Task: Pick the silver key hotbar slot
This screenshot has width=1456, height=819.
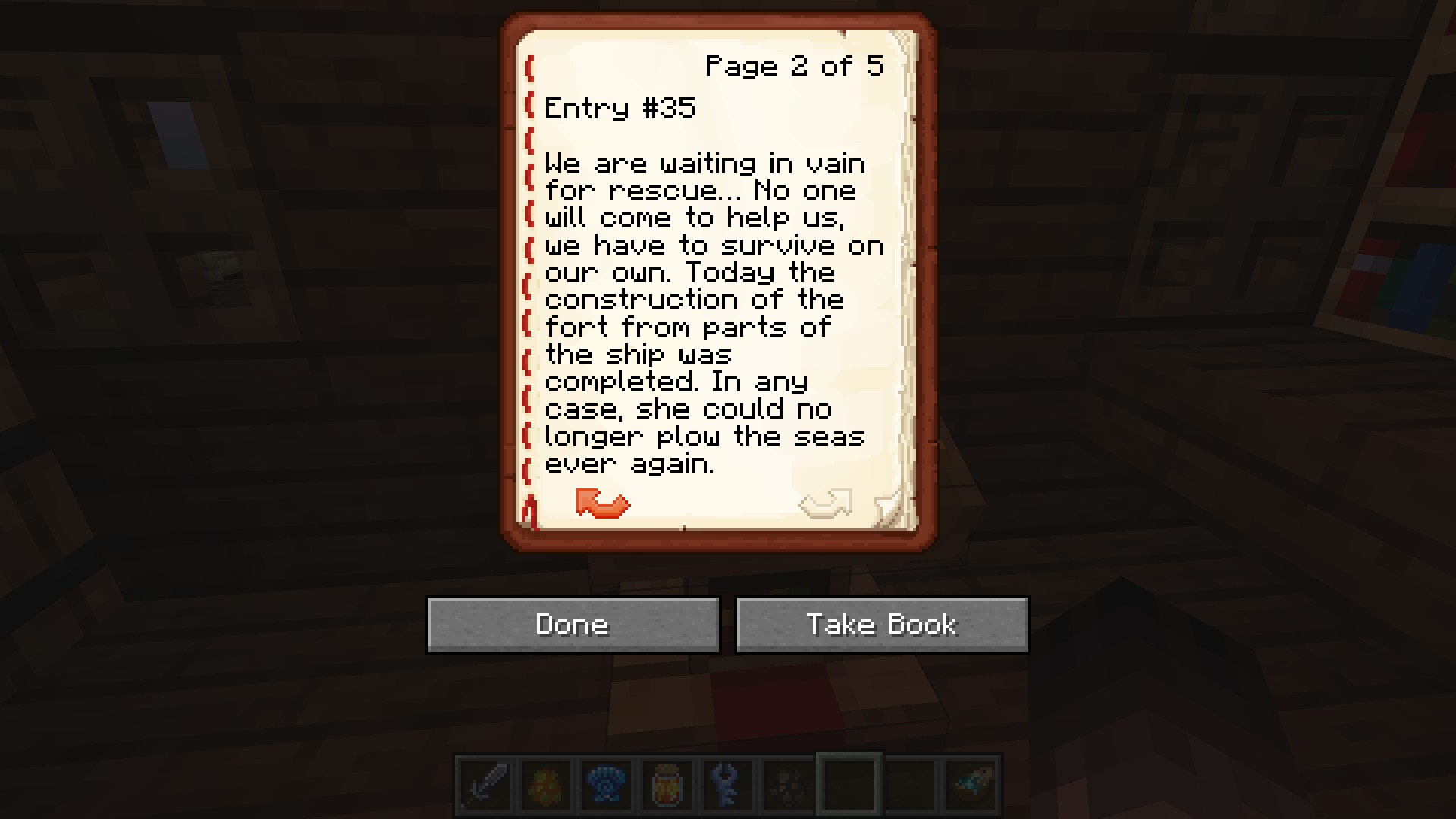Action: pyautogui.click(x=728, y=784)
